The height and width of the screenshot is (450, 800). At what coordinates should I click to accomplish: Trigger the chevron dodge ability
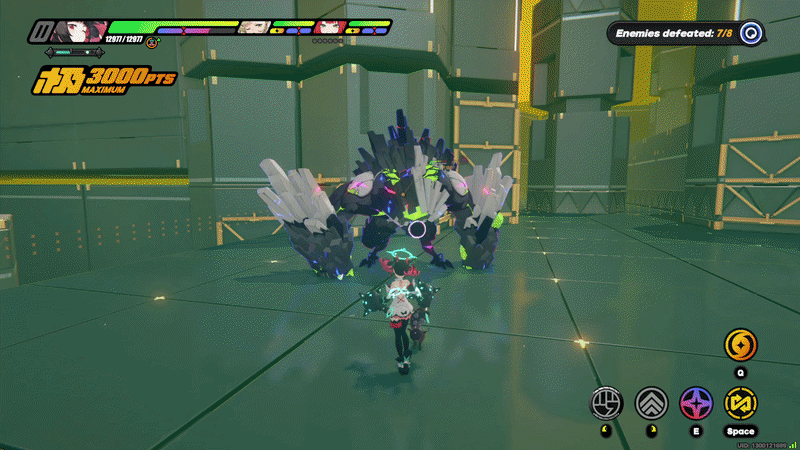click(651, 403)
